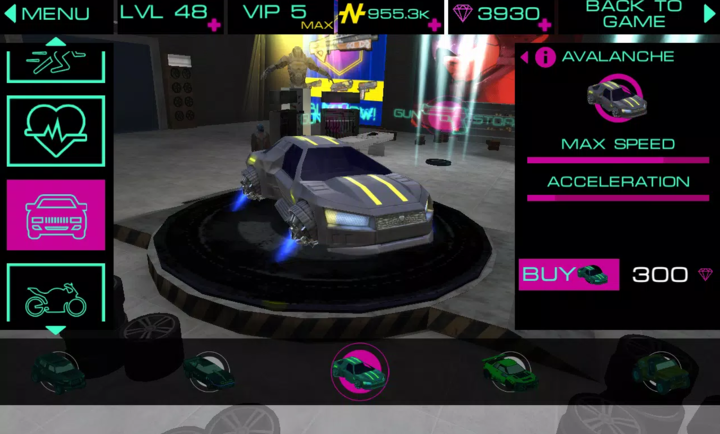
Task: Open the VIP 5 status panel
Action: [x=277, y=14]
